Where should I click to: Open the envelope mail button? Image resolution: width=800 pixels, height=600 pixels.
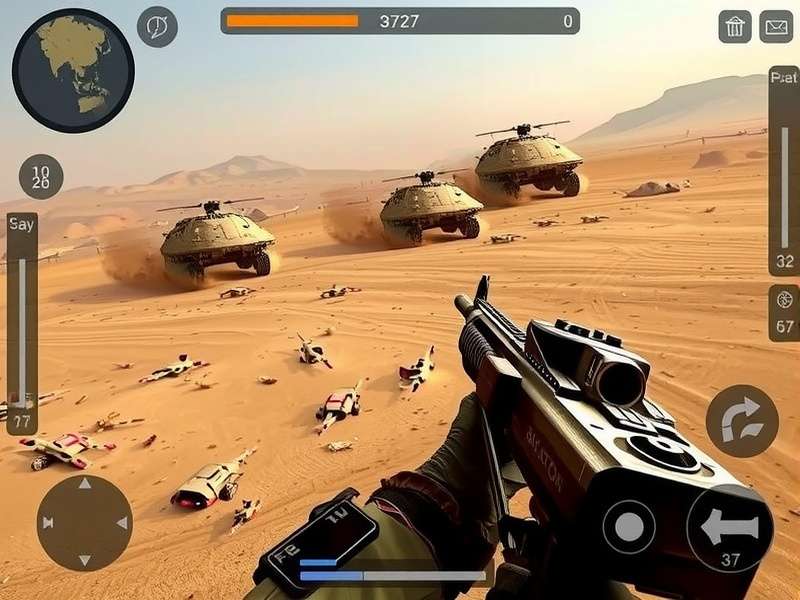coord(776,27)
